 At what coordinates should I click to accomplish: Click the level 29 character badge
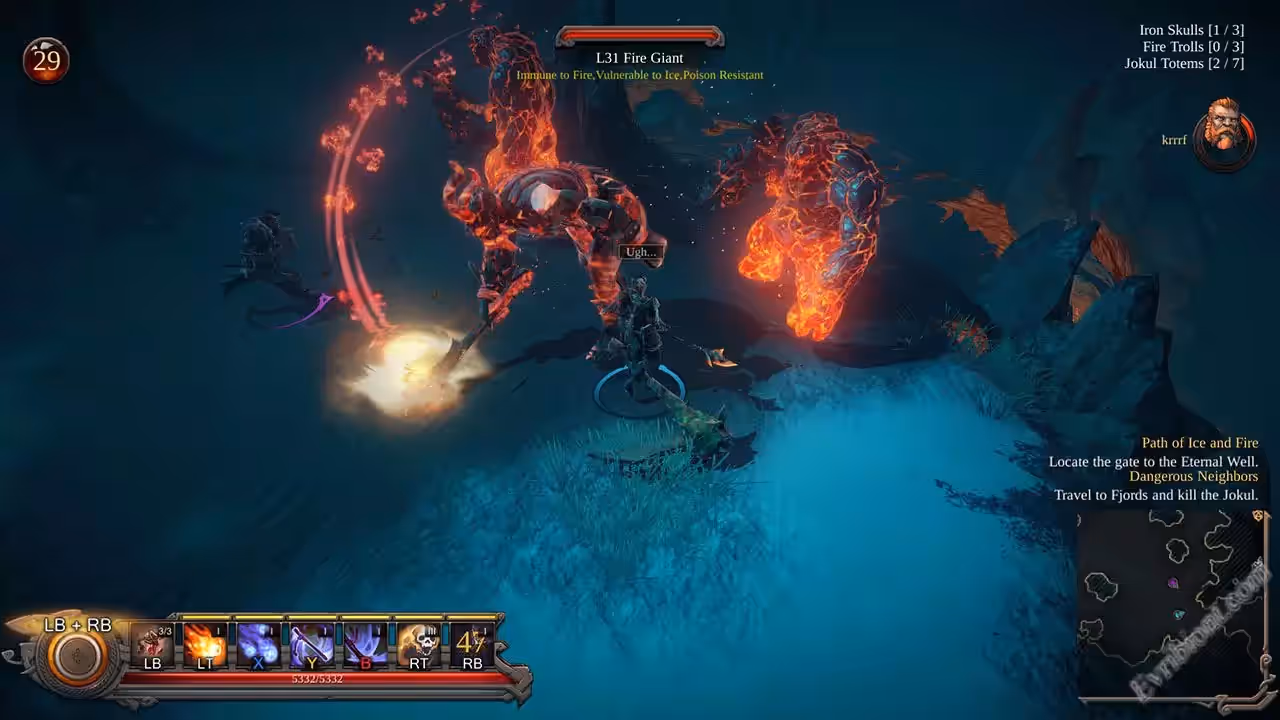pyautogui.click(x=46, y=61)
